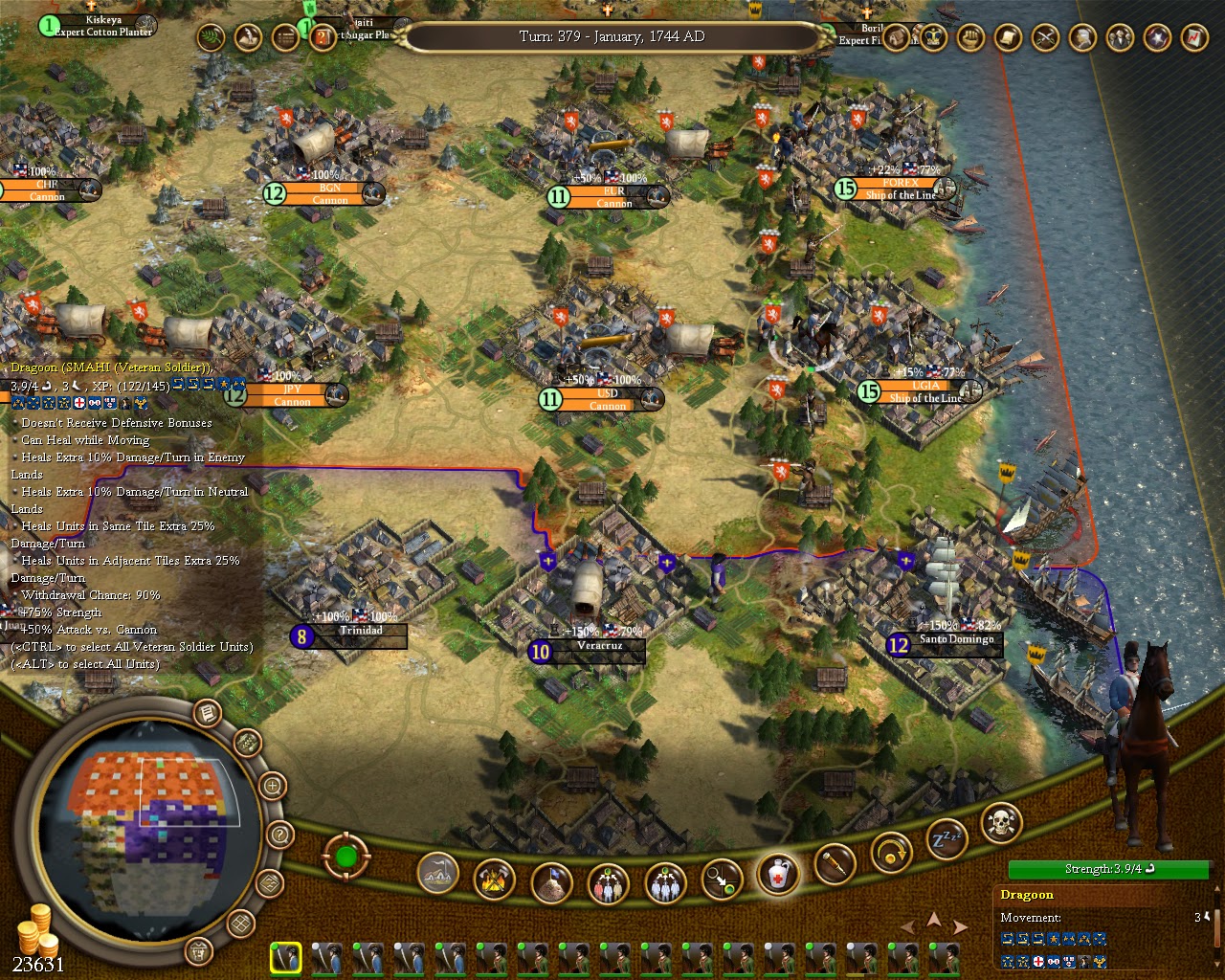Open the Military Advisor with crossed swords icon
The image size is (1225, 980).
click(x=1043, y=38)
